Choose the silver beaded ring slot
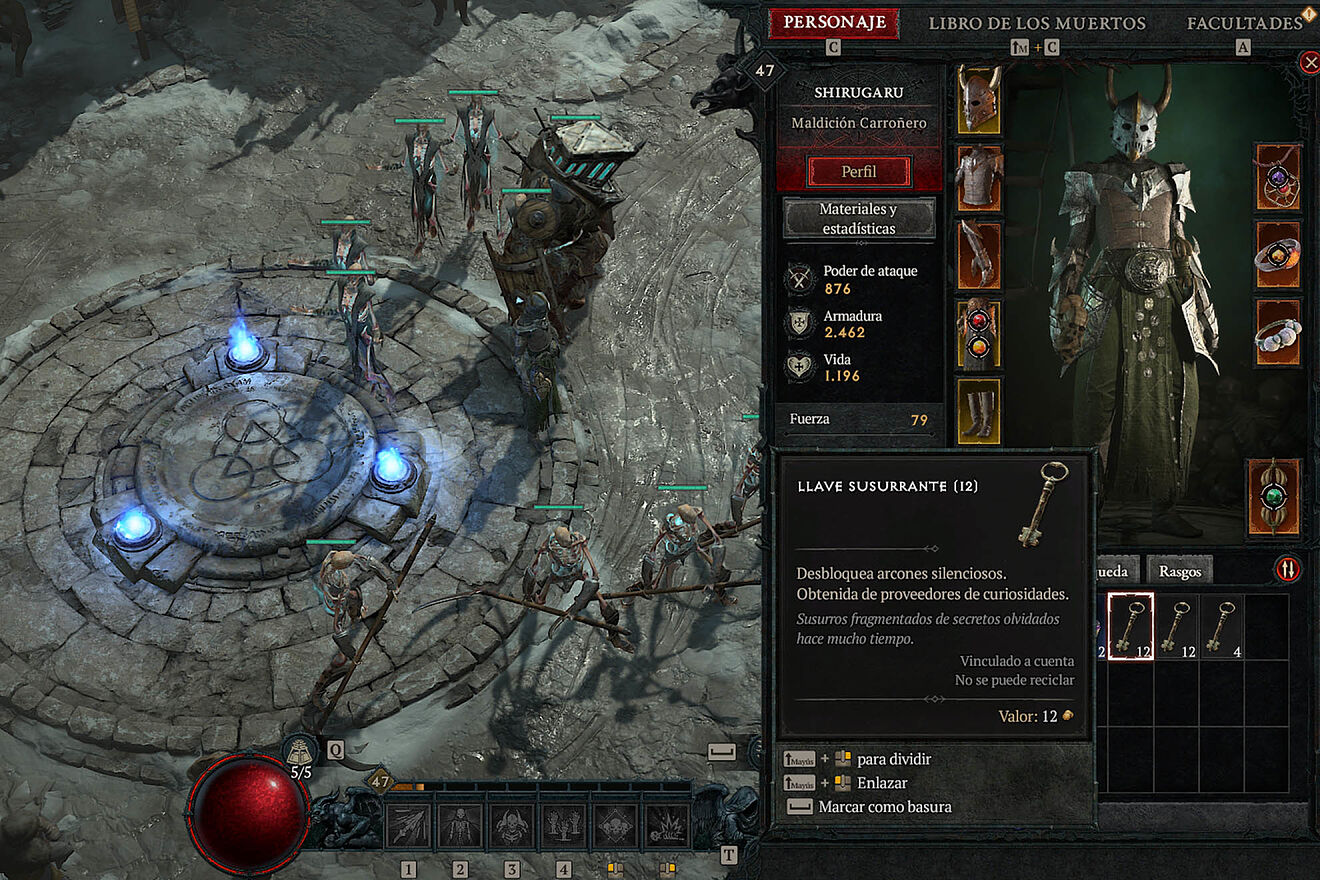Screen dimensions: 1320x880 click(1278, 332)
